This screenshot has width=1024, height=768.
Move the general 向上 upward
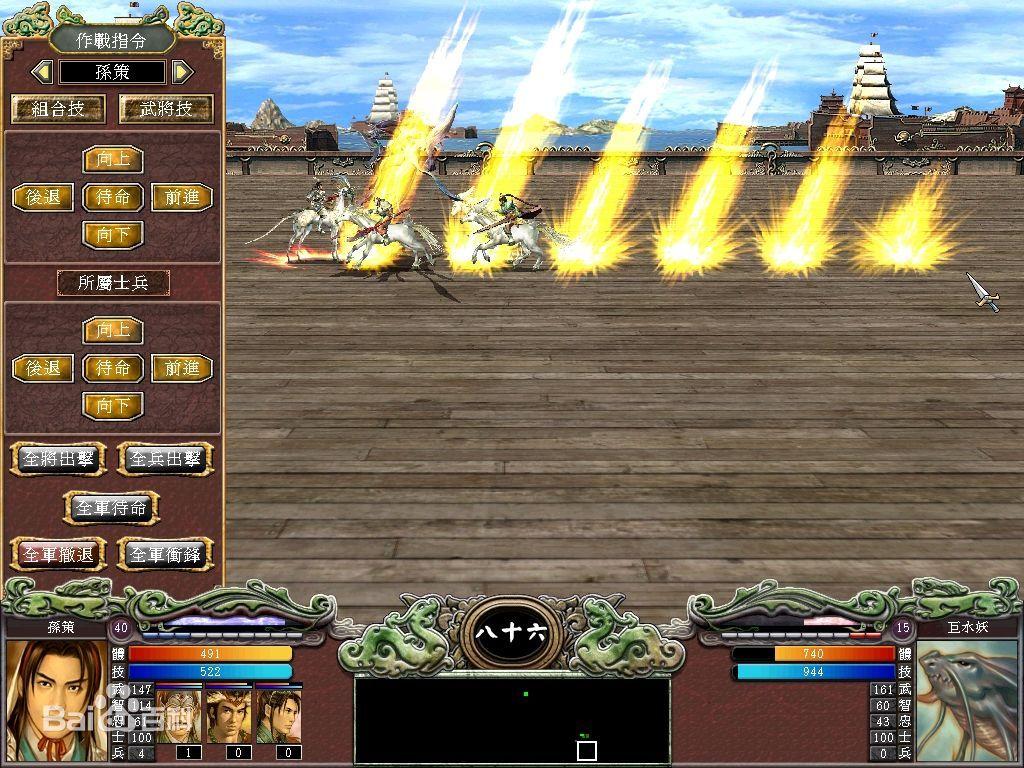pos(113,159)
